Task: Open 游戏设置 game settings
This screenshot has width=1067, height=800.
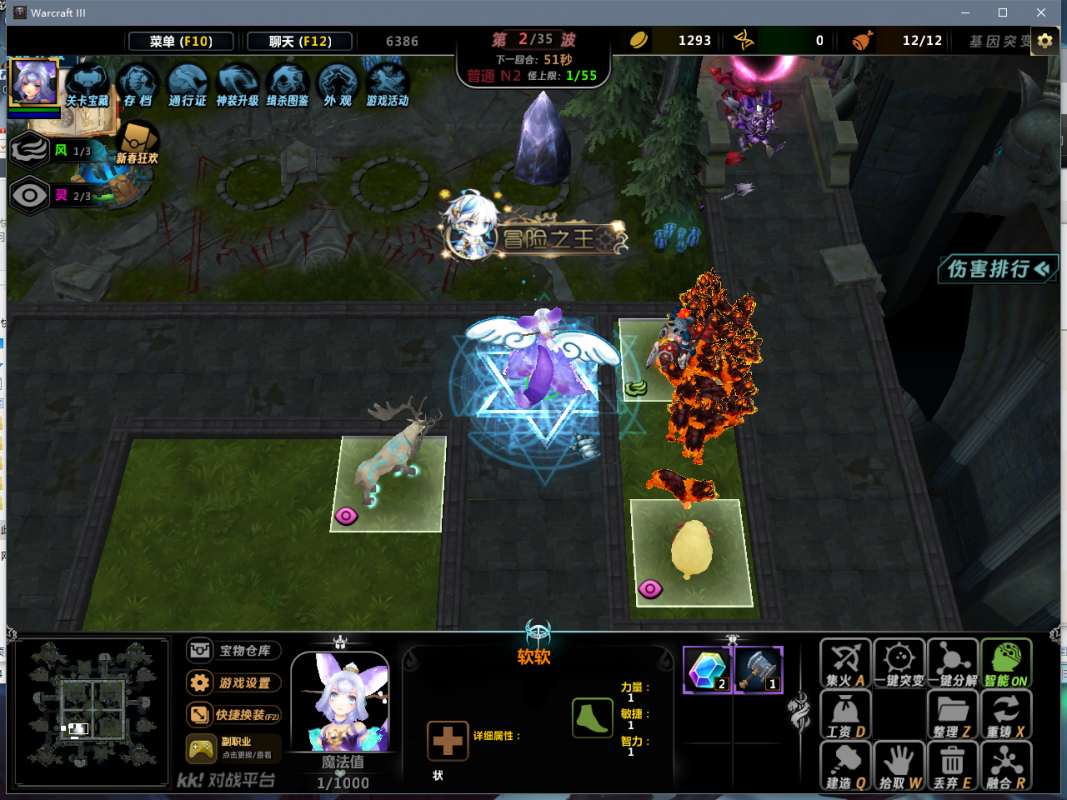Action: coord(233,683)
